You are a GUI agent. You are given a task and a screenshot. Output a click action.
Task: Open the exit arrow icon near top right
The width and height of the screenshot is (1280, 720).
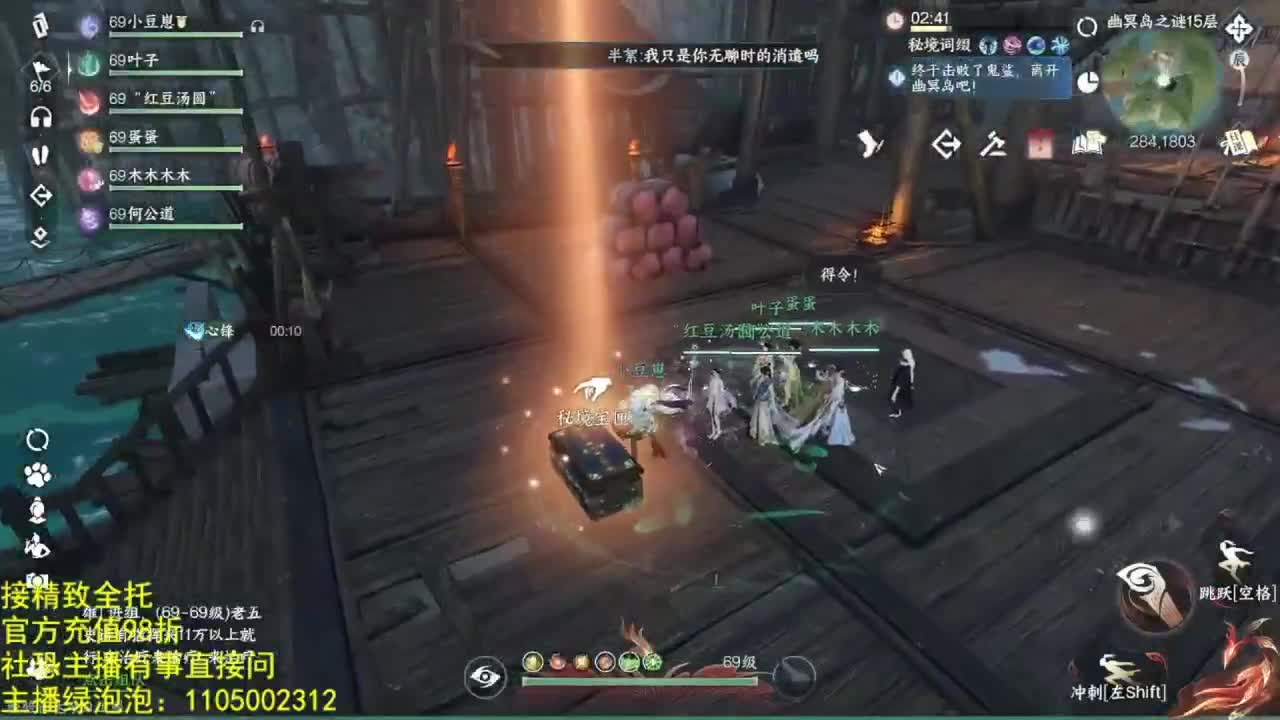click(945, 145)
